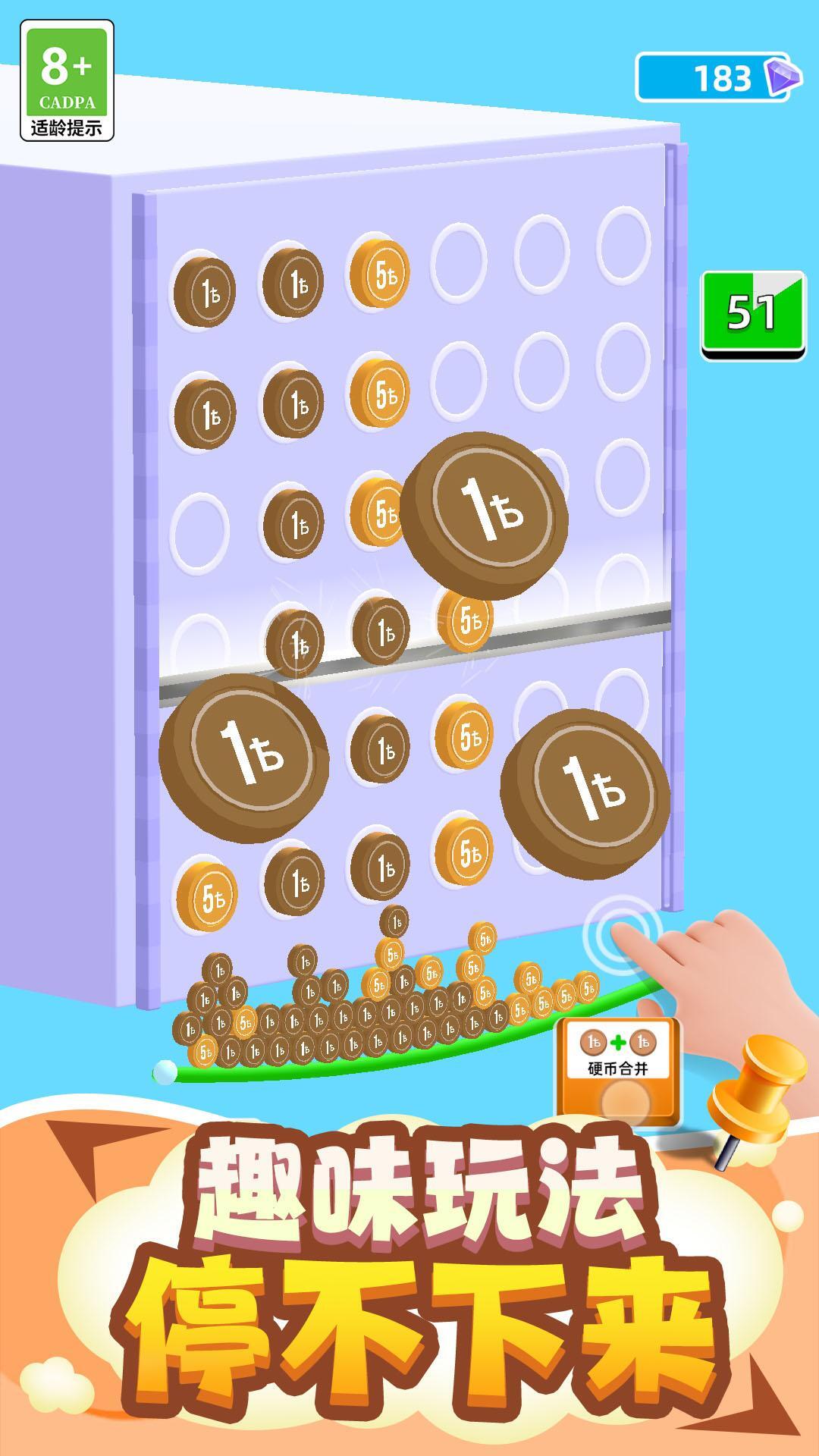Click the green 51 button

point(752,315)
